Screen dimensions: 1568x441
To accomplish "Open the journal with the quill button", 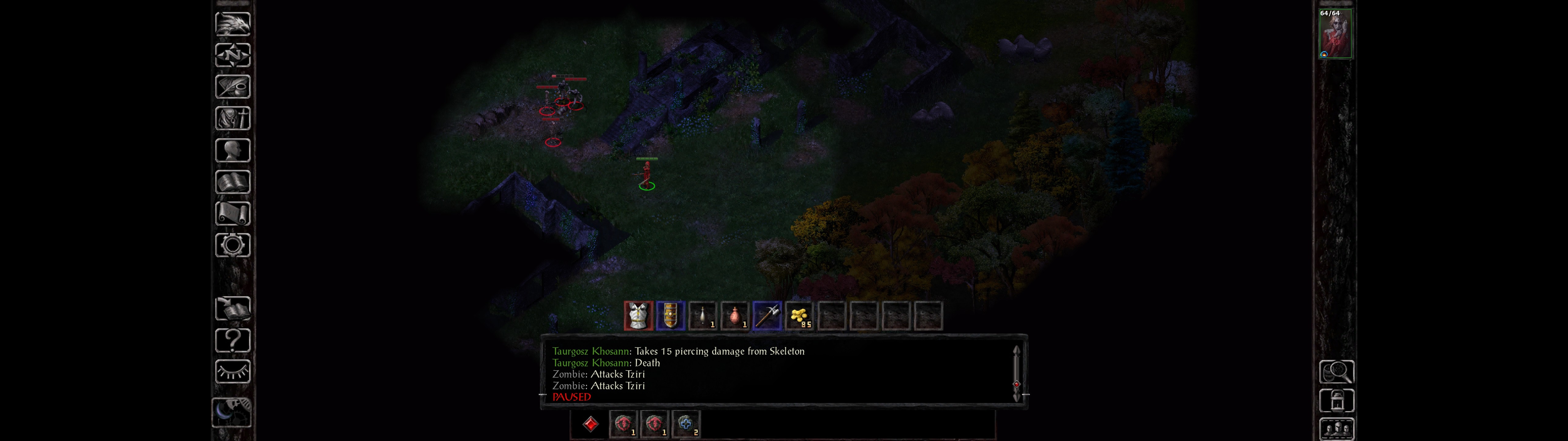I will pos(232,87).
